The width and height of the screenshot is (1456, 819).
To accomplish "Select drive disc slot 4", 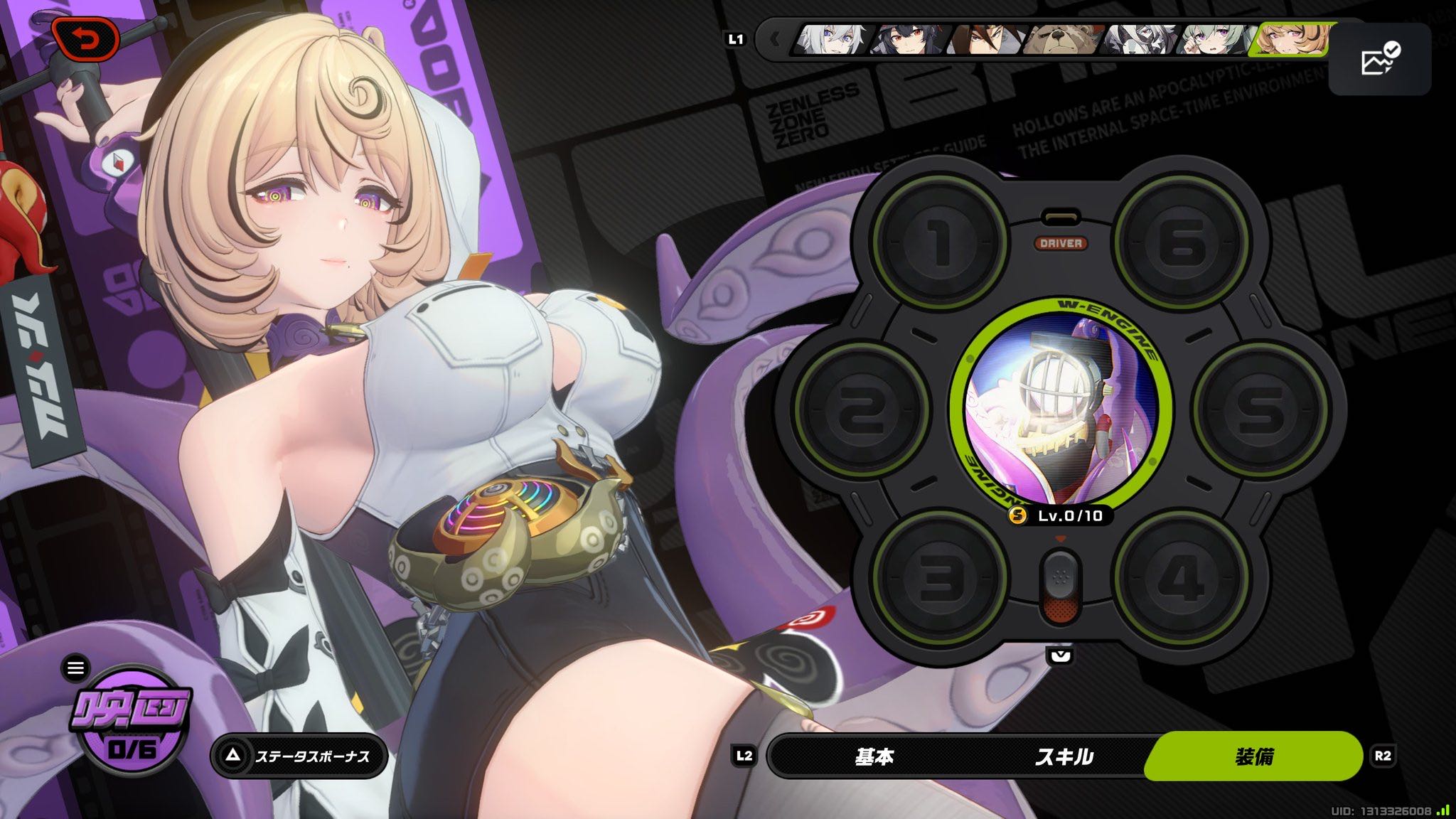I will 1181,578.
